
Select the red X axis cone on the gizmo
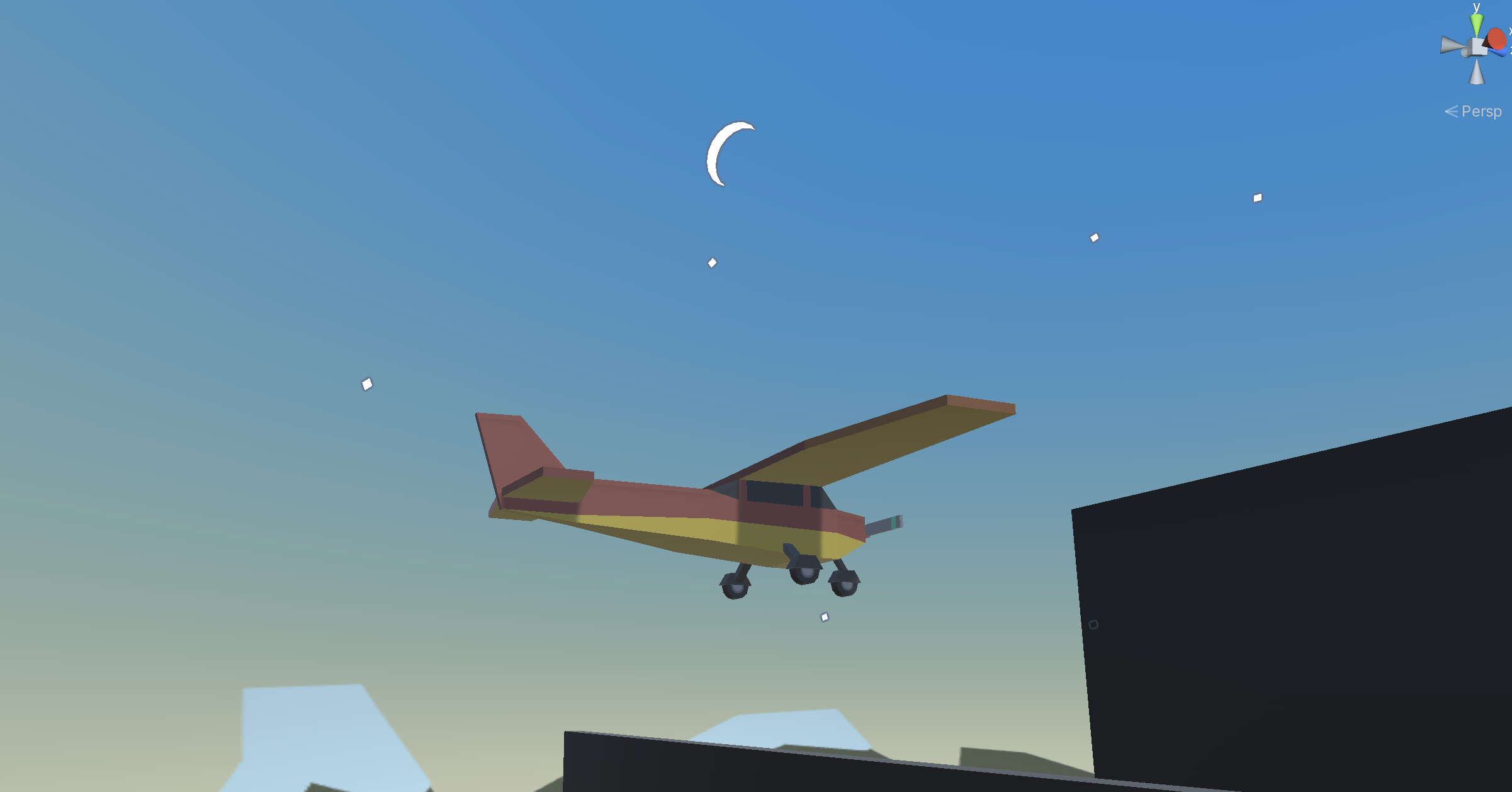[x=1496, y=39]
